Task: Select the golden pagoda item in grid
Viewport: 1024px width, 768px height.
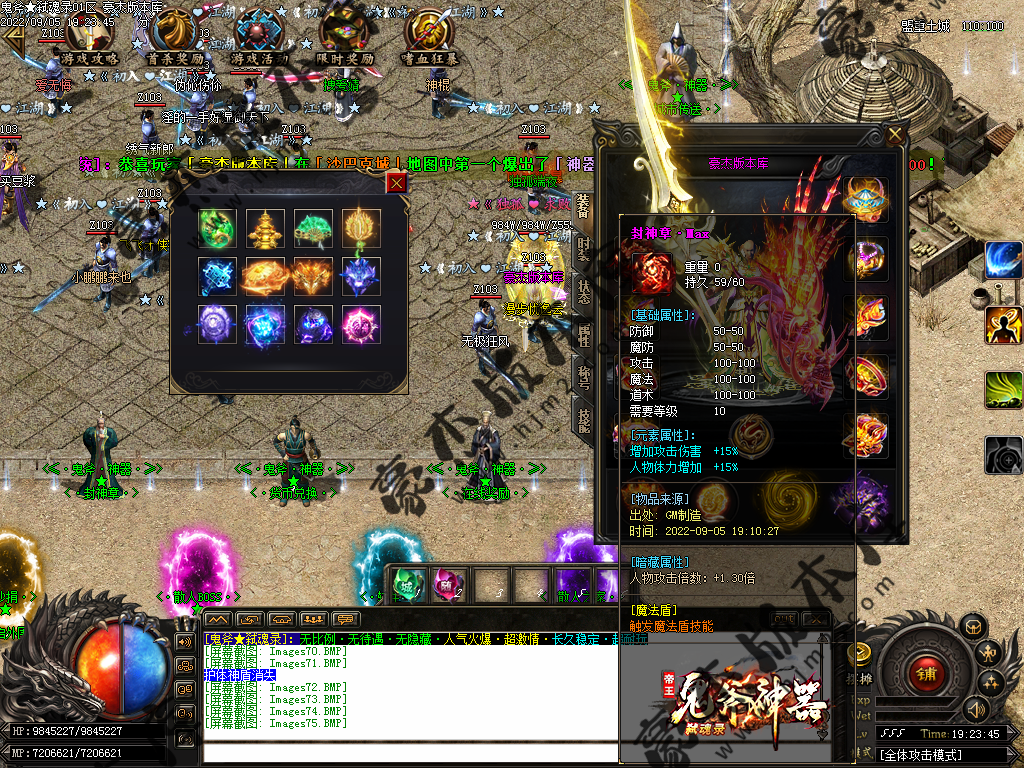Action: 265,227
